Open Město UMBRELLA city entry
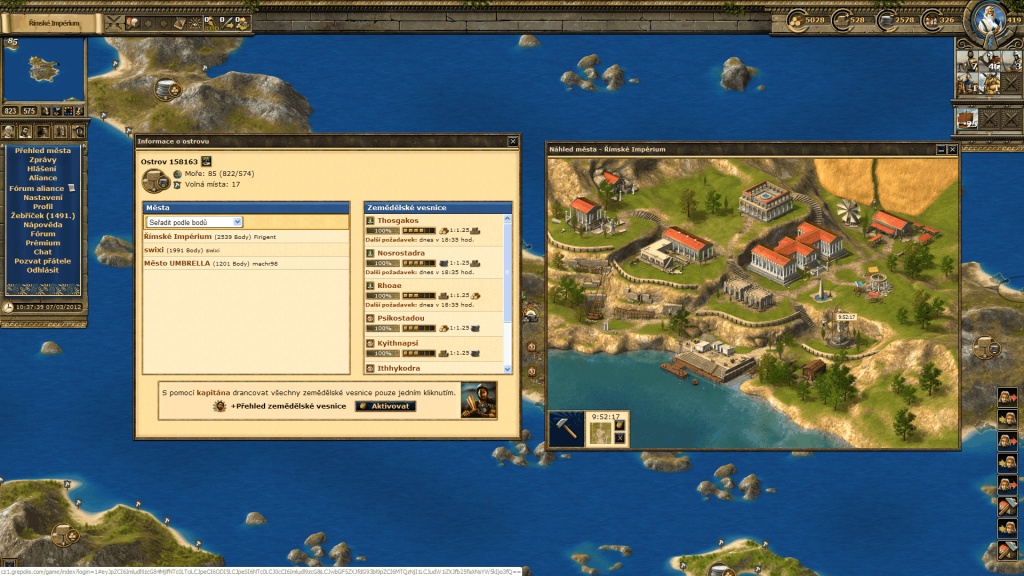Image resolution: width=1024 pixels, height=576 pixels. pyautogui.click(x=177, y=263)
